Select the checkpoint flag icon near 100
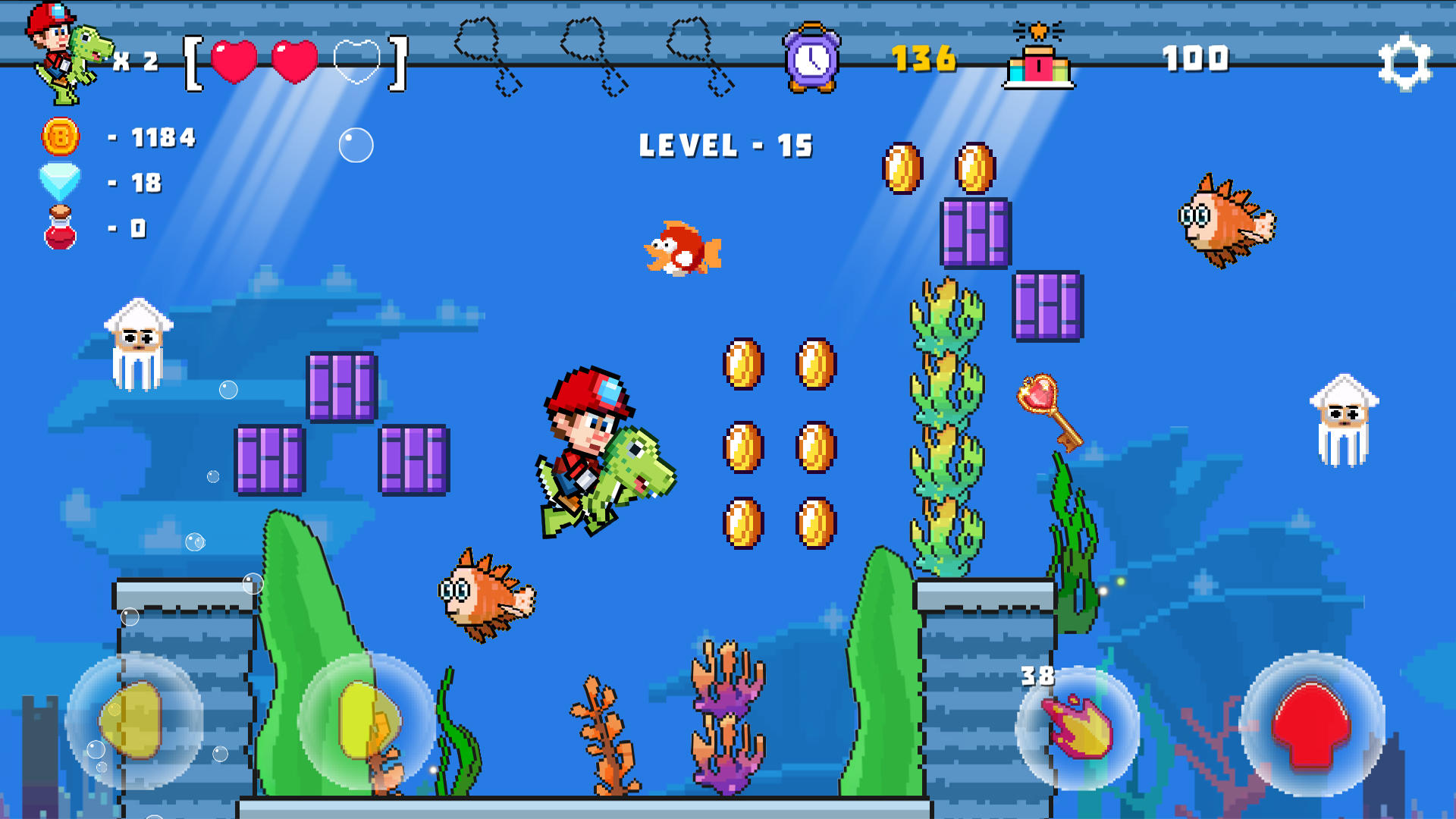Image resolution: width=1456 pixels, height=819 pixels. click(1037, 61)
